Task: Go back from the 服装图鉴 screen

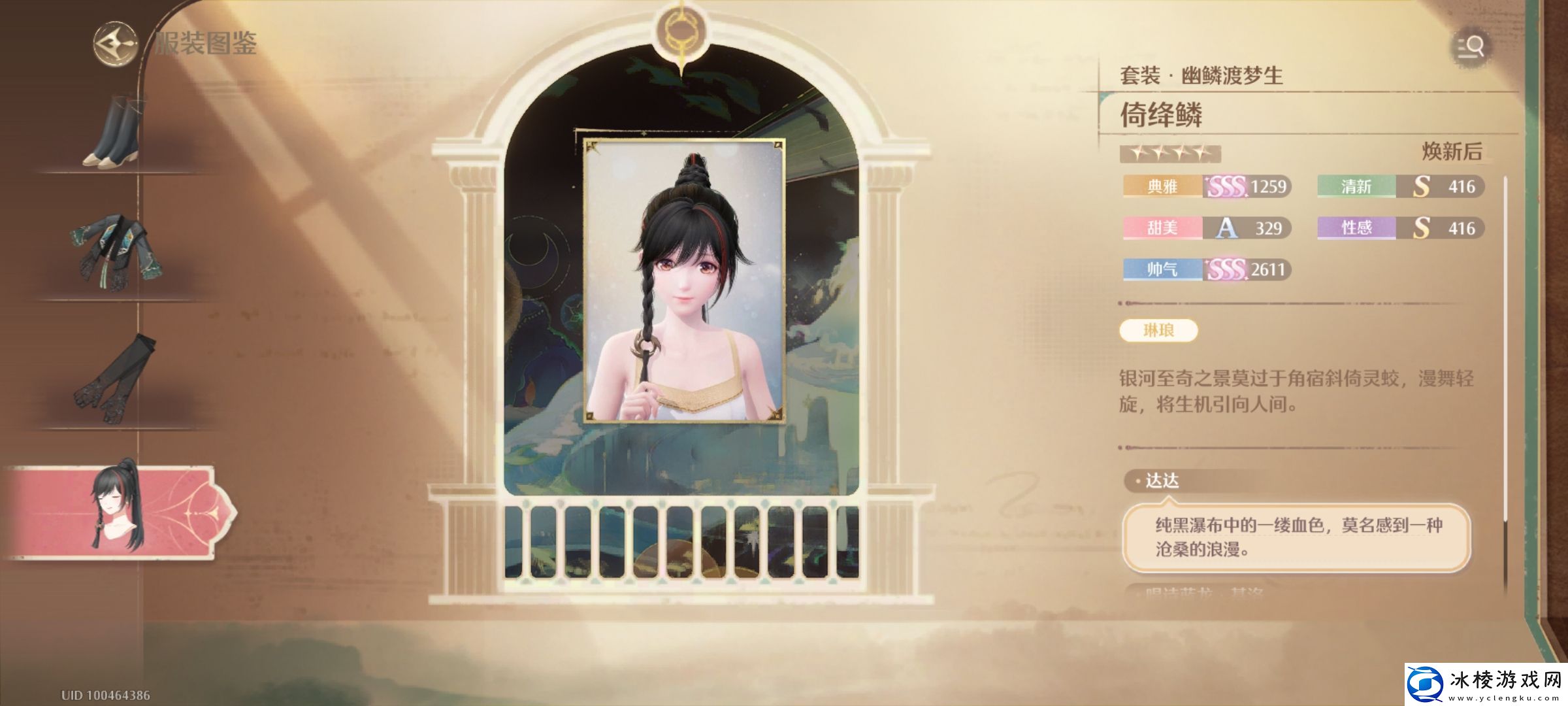Action: click(x=115, y=44)
